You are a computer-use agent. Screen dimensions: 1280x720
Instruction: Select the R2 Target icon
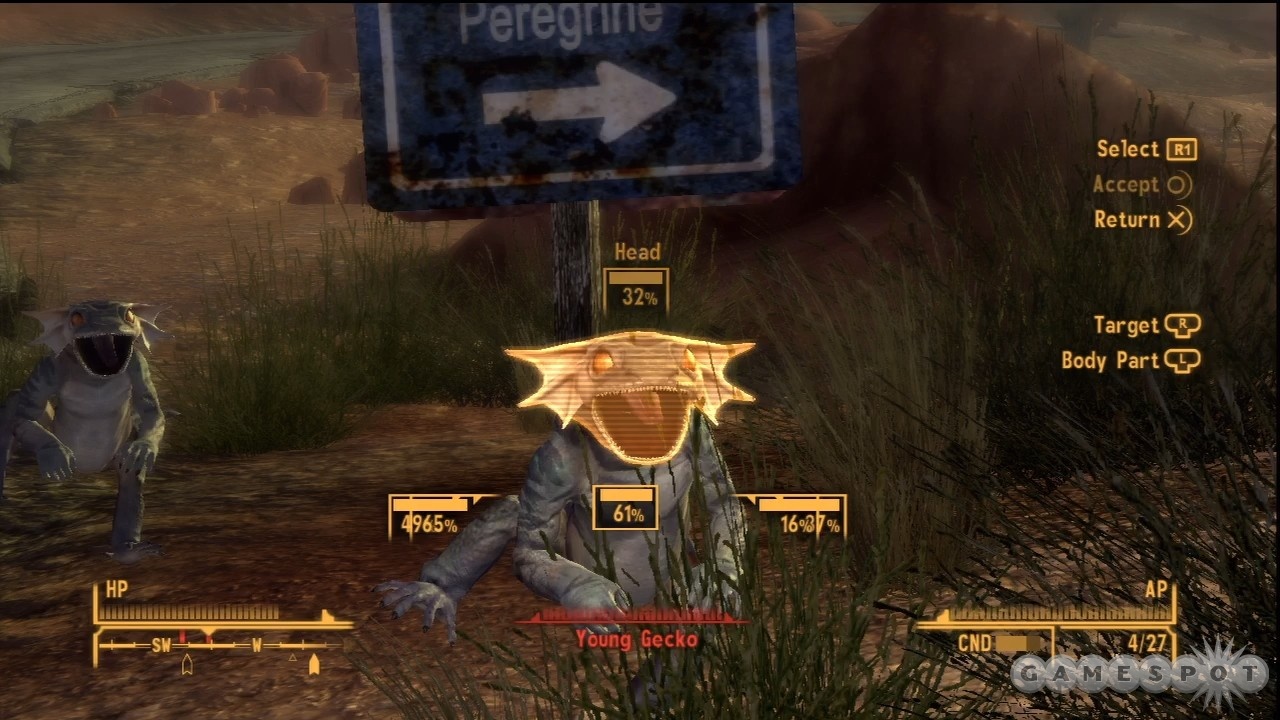coord(1183,325)
